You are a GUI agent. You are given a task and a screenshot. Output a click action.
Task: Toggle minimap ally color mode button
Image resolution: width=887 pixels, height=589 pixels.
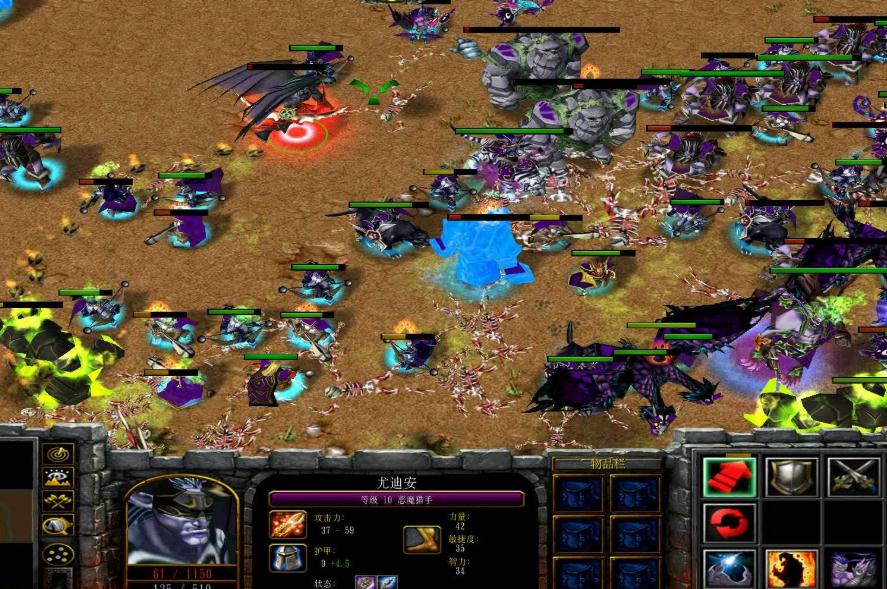(59, 502)
